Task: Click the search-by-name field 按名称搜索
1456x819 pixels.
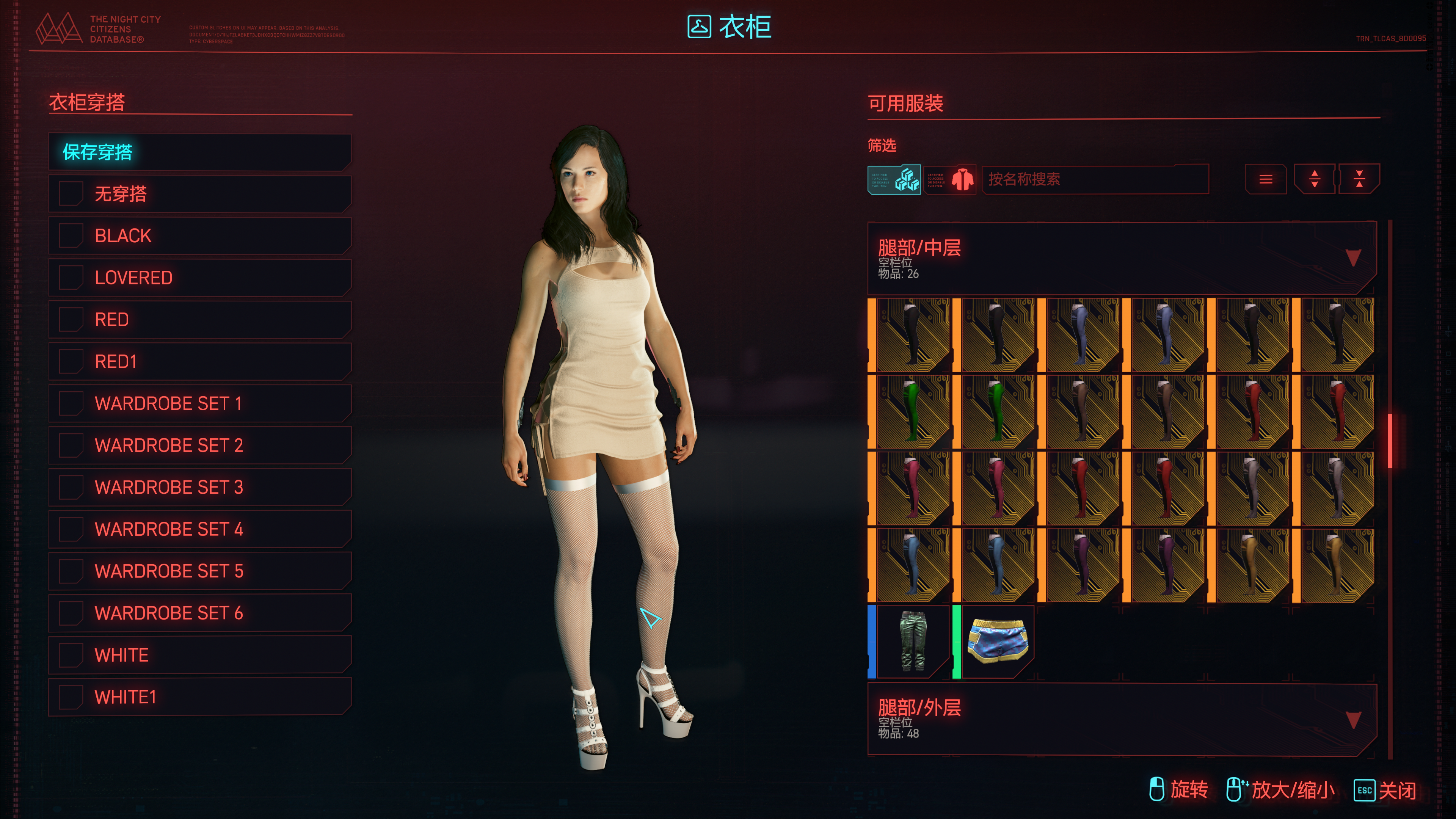Action: (x=1094, y=180)
